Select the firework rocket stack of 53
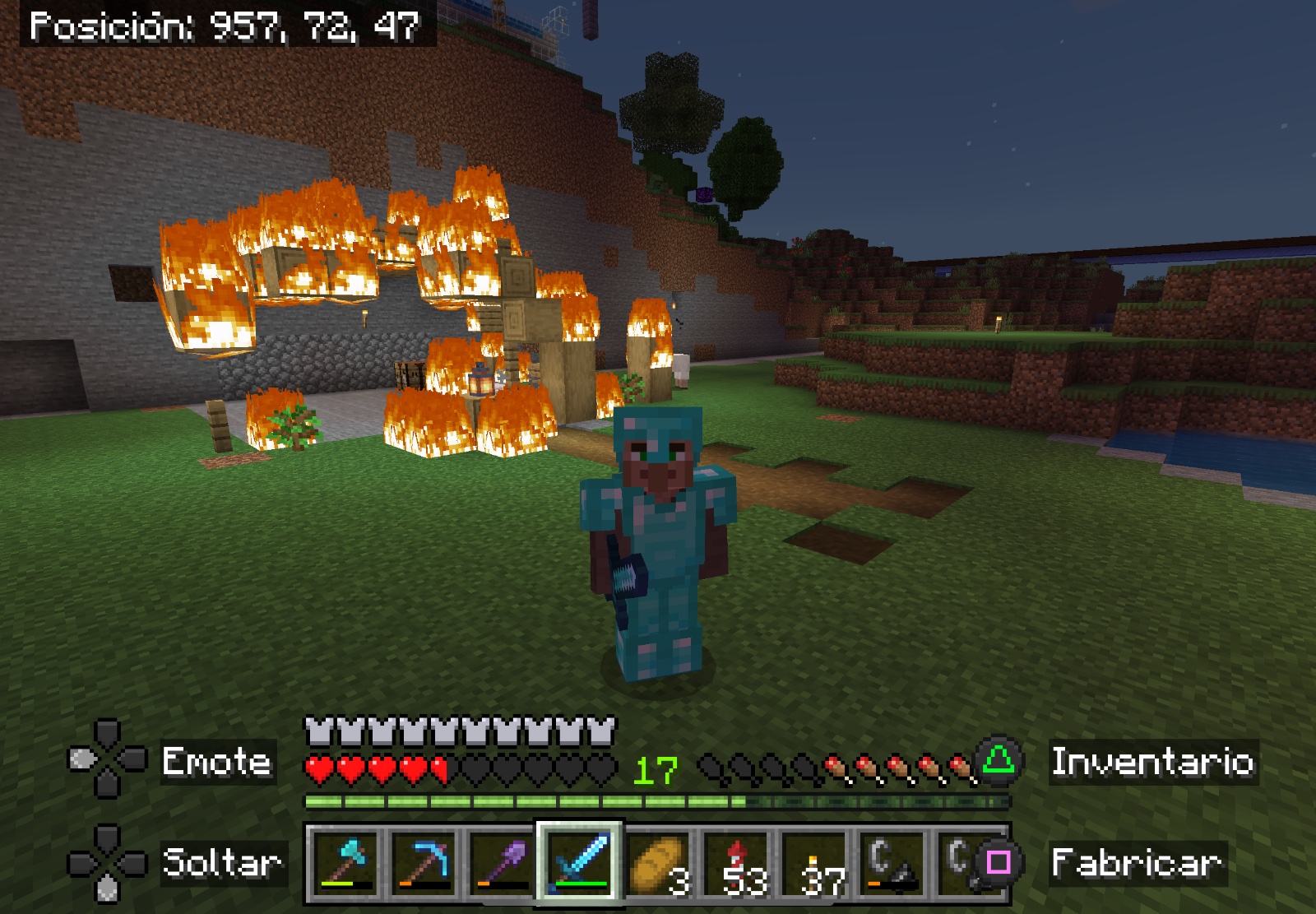Screen dimensions: 1316x914 pos(737,862)
